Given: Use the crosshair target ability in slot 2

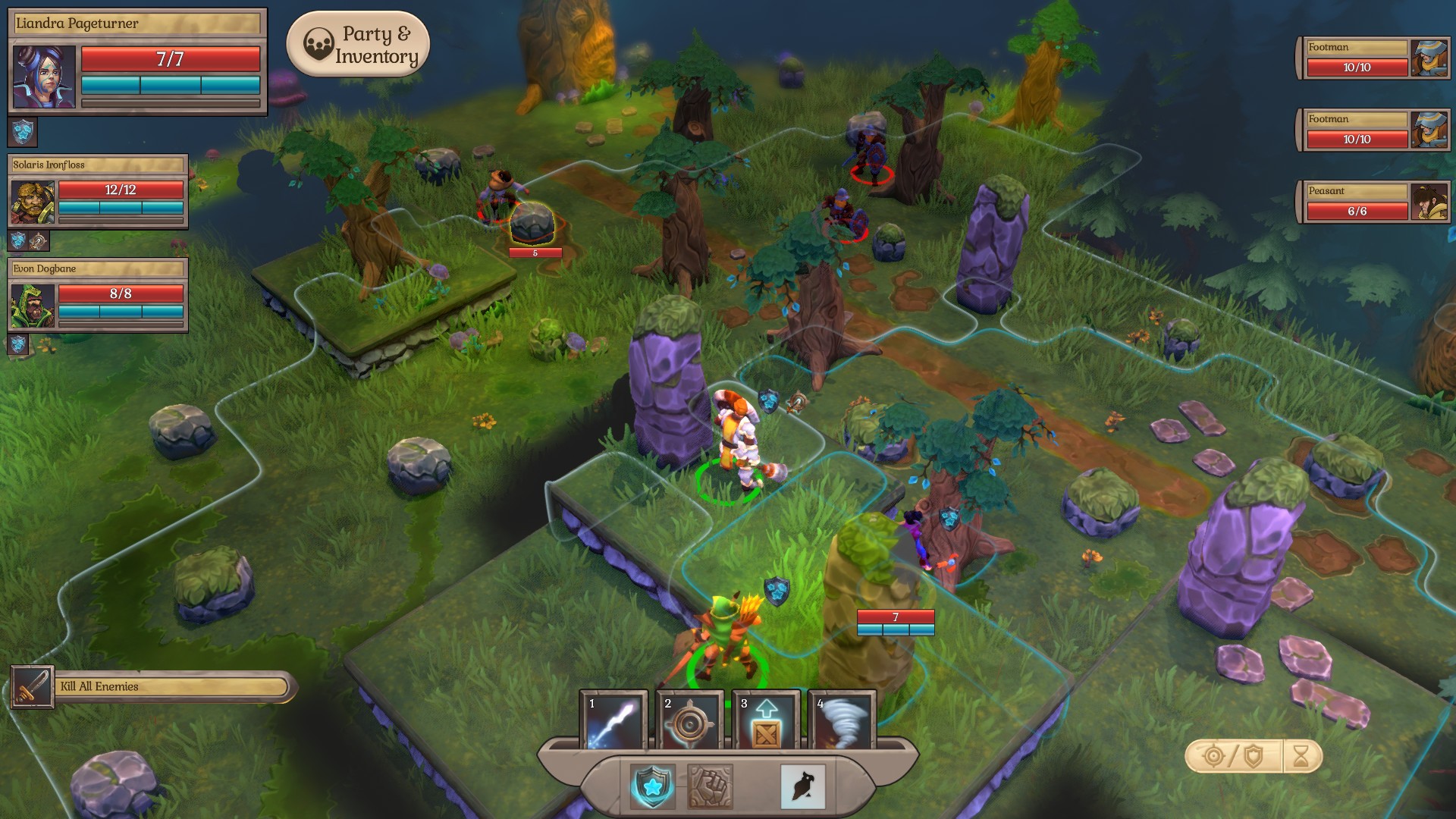Looking at the screenshot, I should (689, 720).
